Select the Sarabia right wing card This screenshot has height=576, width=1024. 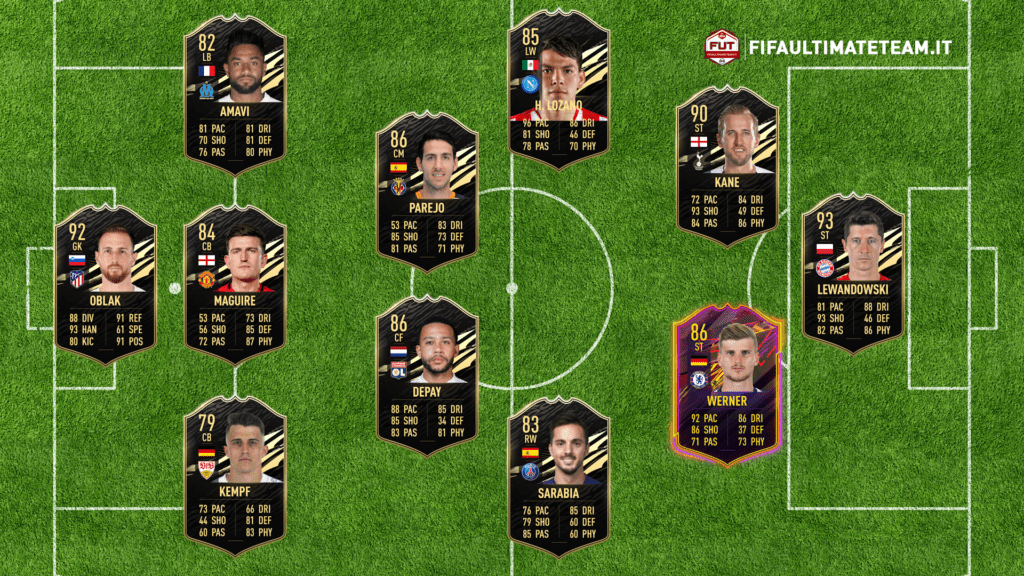coord(559,476)
